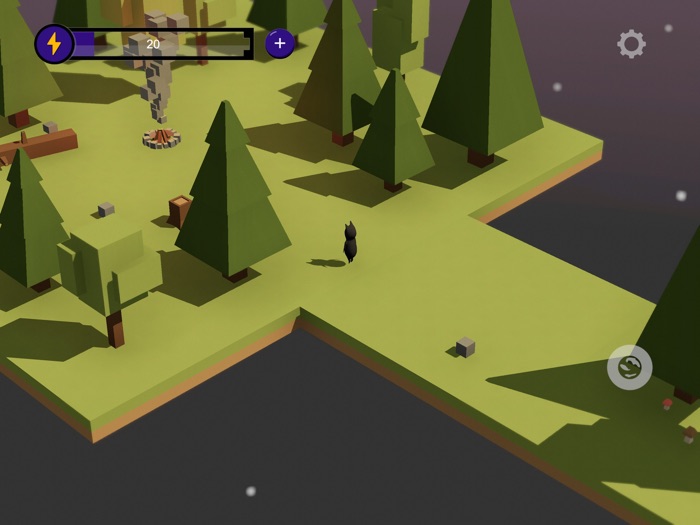Tap the round swirl action button
700x525 pixels.
click(630, 368)
